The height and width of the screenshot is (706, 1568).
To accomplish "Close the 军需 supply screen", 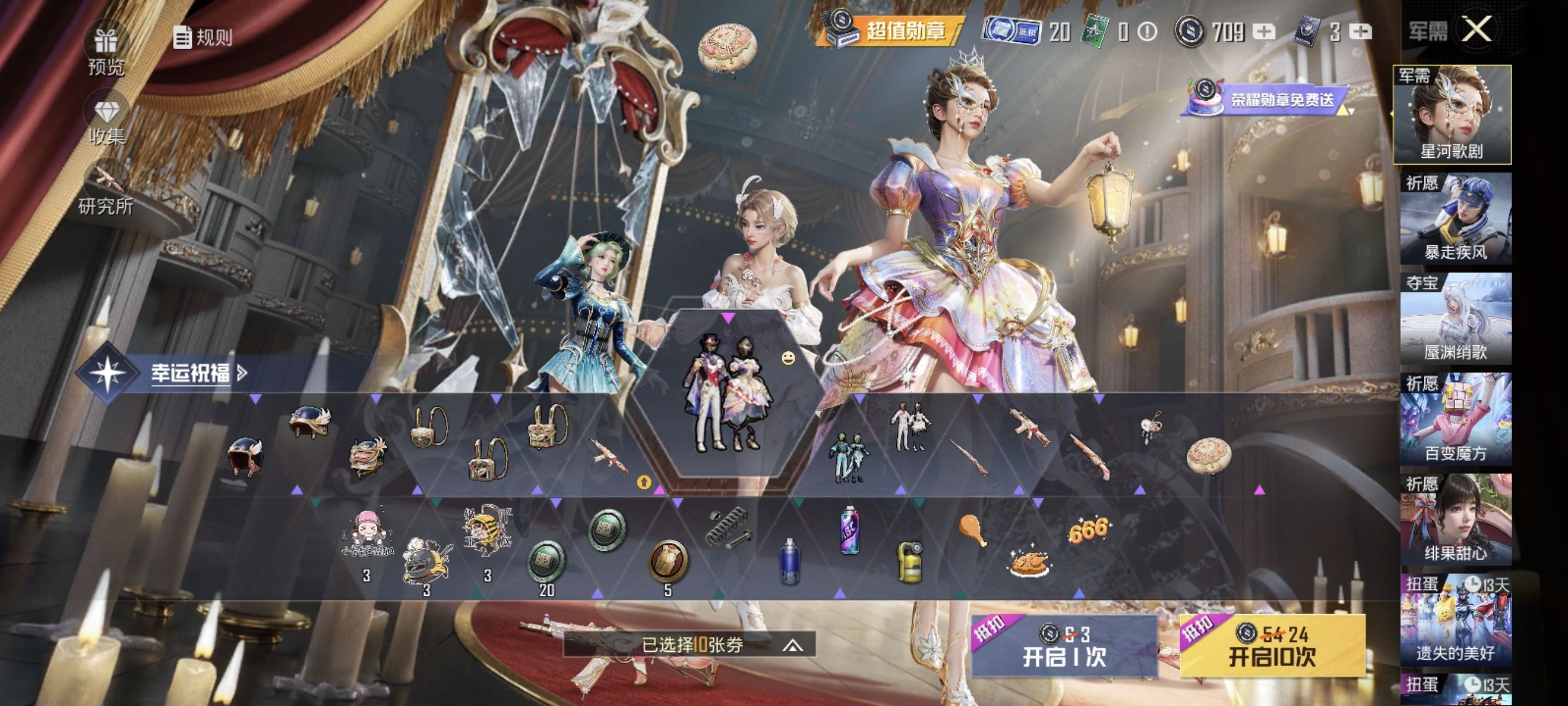I will [1476, 29].
